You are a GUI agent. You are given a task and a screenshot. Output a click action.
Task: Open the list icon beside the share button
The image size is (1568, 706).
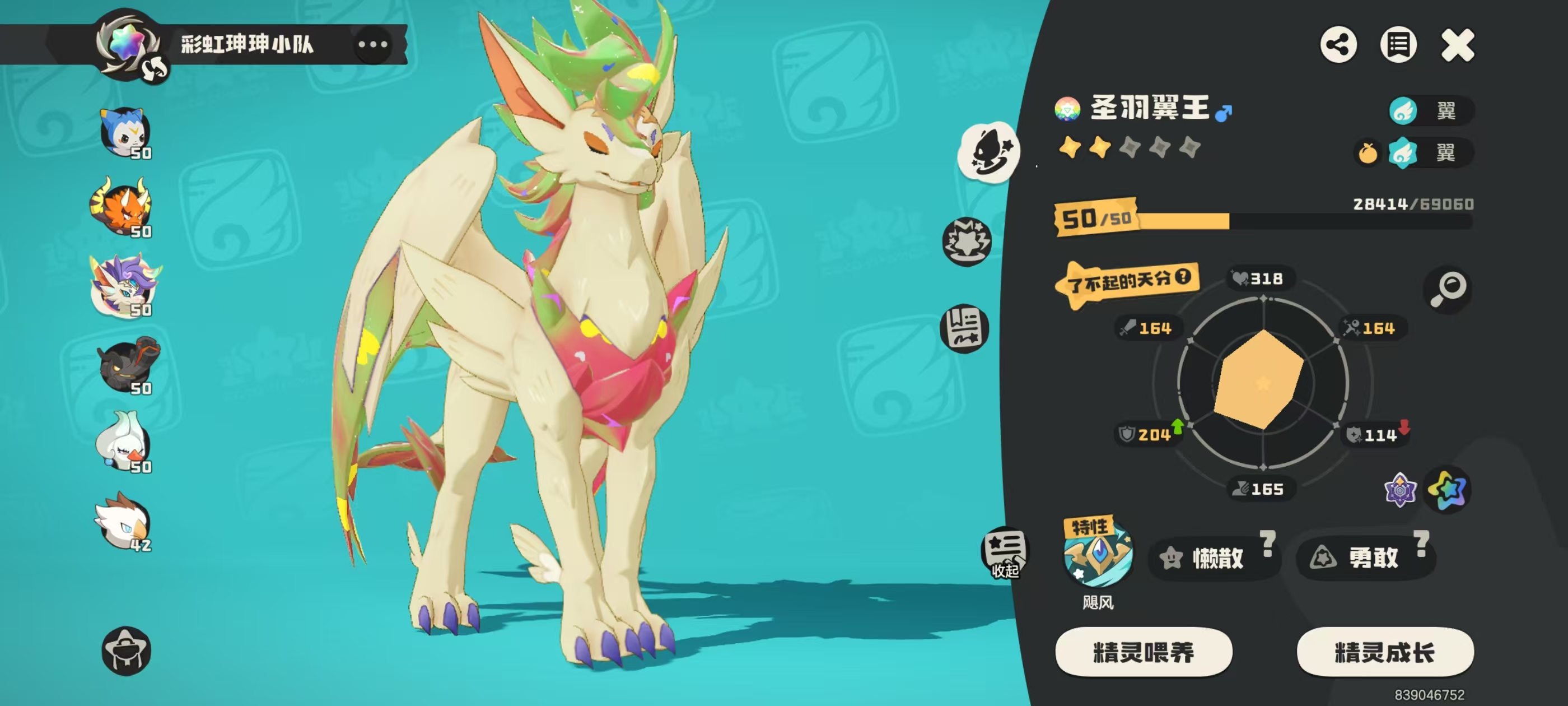tap(1398, 45)
